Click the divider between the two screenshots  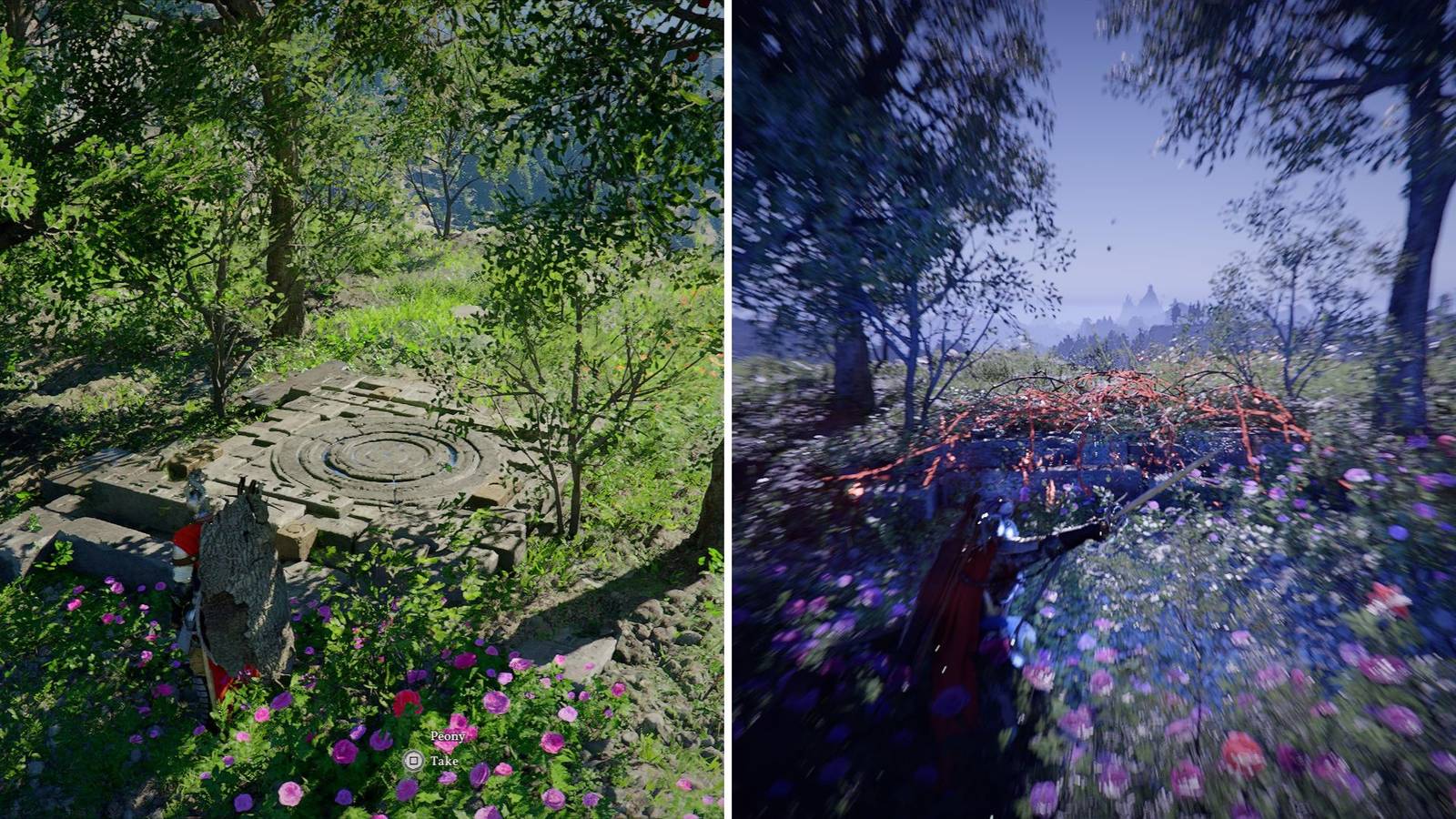728,409
